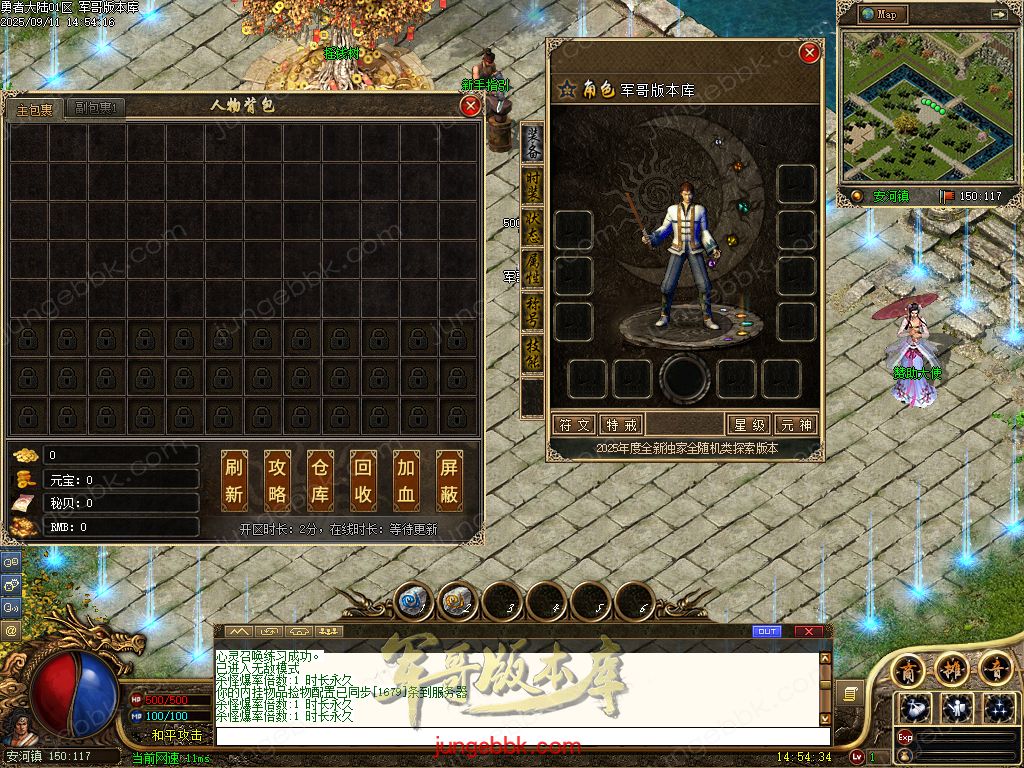Click the 回收 recycle button
1024x768 pixels.
click(x=364, y=480)
